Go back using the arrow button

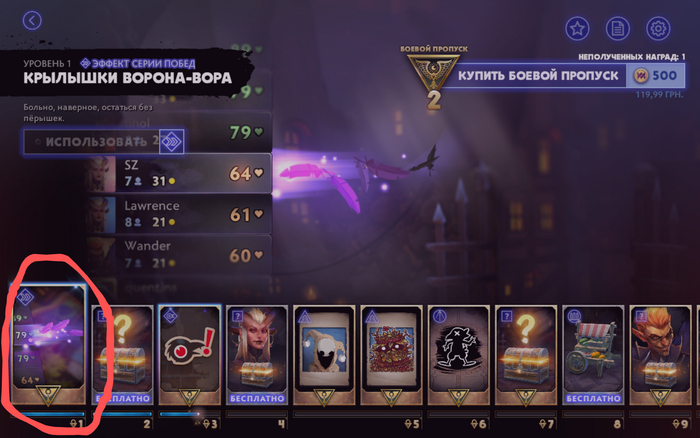[33, 21]
